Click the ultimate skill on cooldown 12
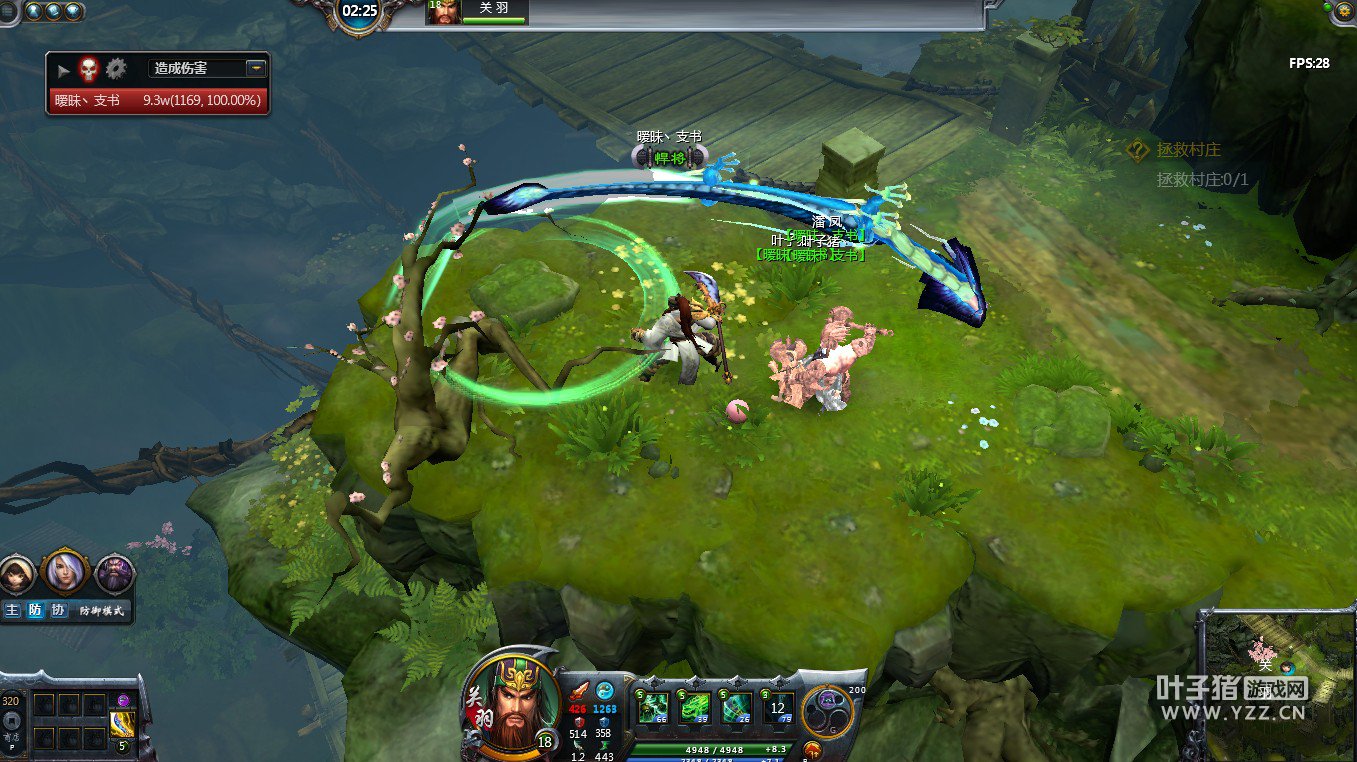 (x=778, y=707)
